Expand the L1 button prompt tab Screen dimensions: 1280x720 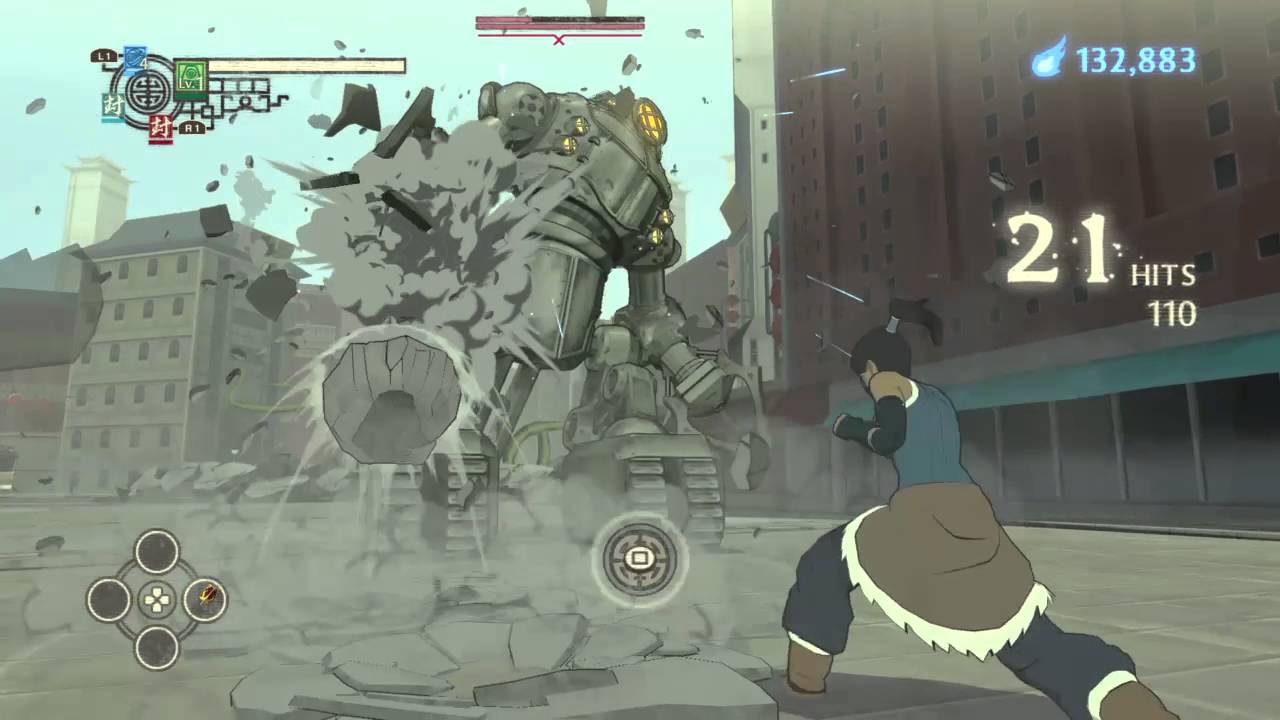pos(104,55)
